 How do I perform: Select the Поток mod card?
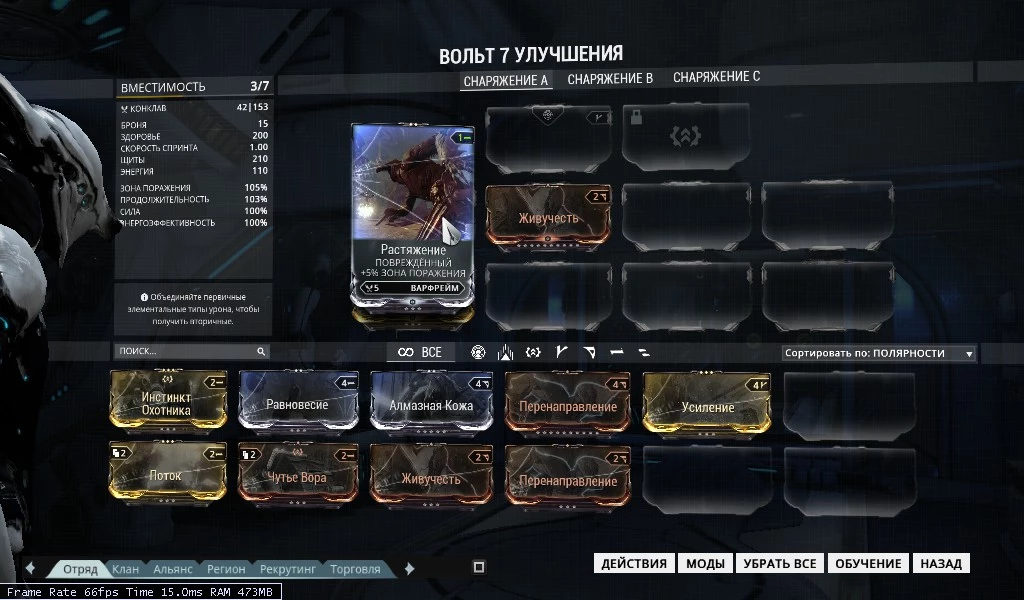(x=166, y=475)
